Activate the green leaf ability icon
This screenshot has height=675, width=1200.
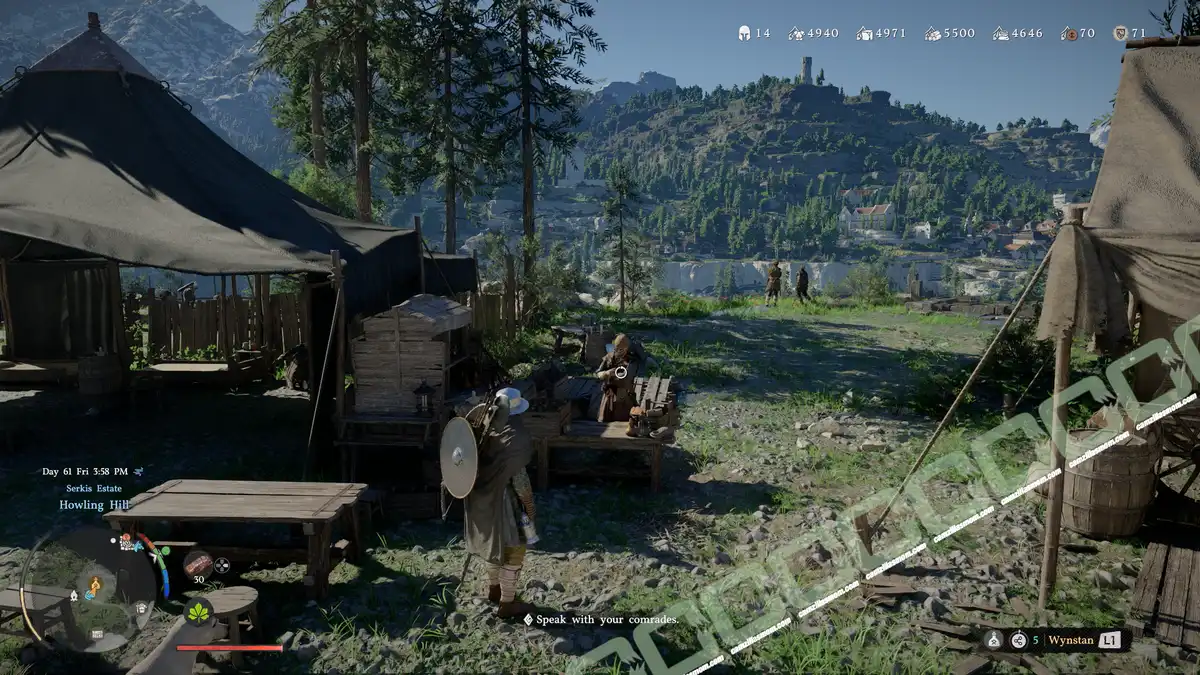pos(198,612)
